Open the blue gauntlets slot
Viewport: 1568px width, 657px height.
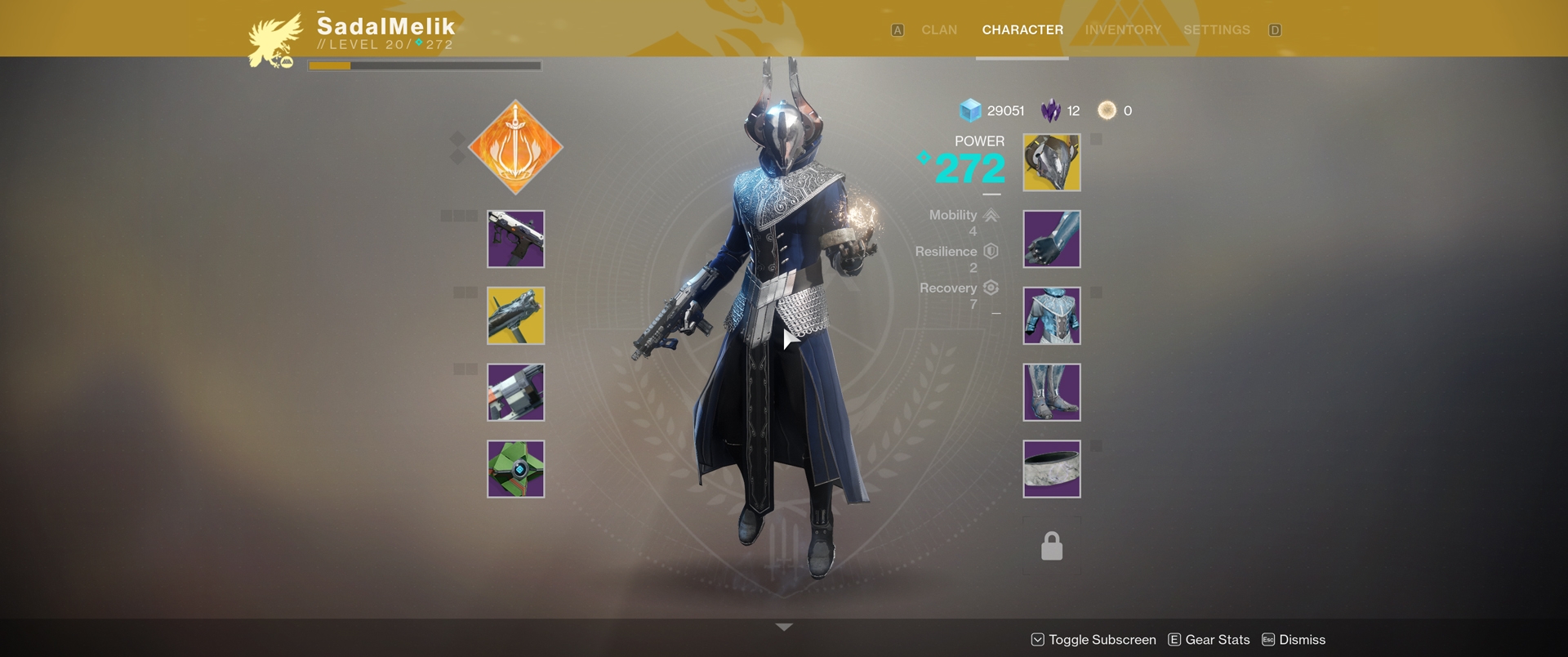point(1051,239)
